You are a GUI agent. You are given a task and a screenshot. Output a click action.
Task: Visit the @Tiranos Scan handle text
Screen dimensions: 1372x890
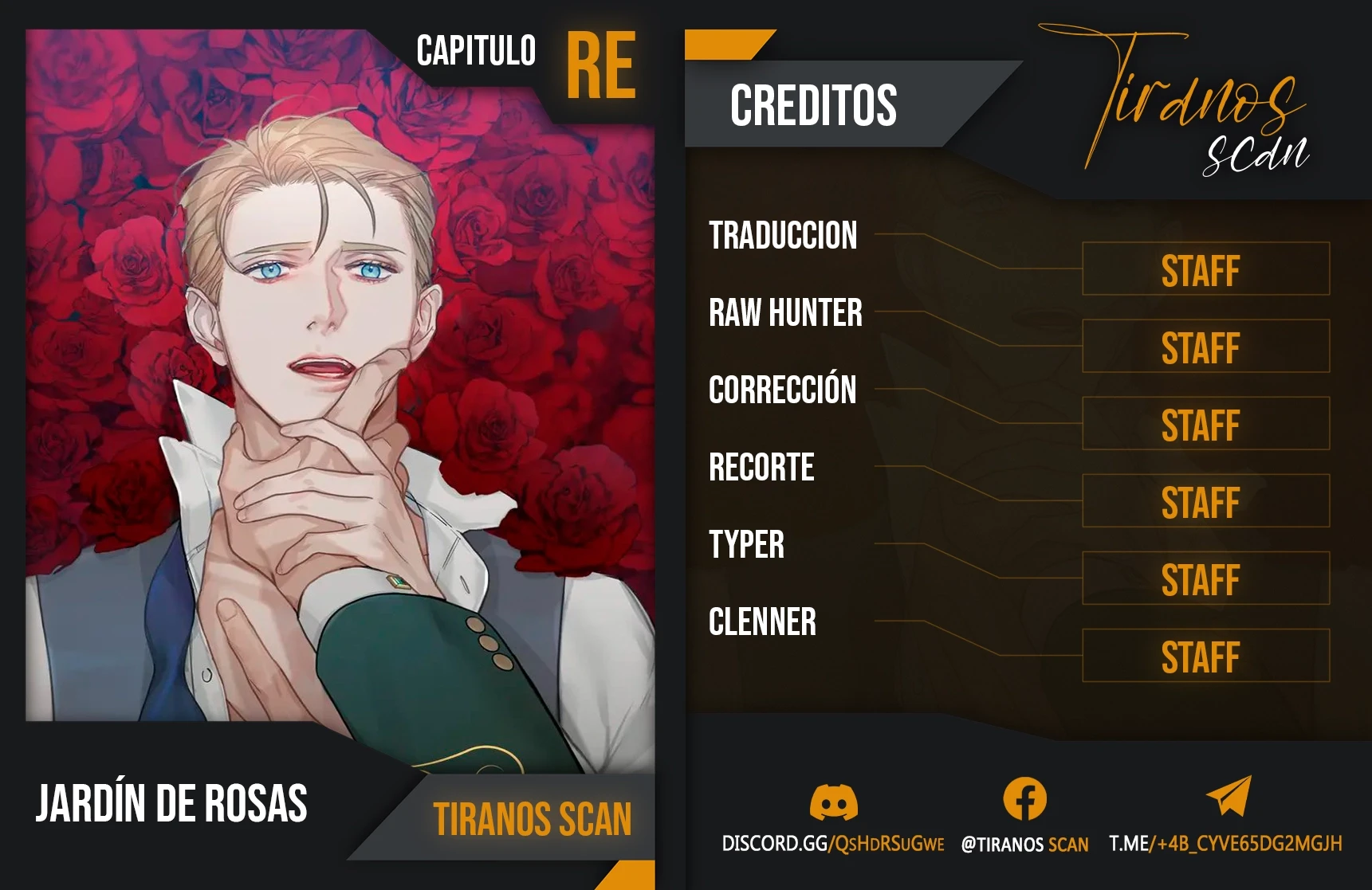[1024, 845]
